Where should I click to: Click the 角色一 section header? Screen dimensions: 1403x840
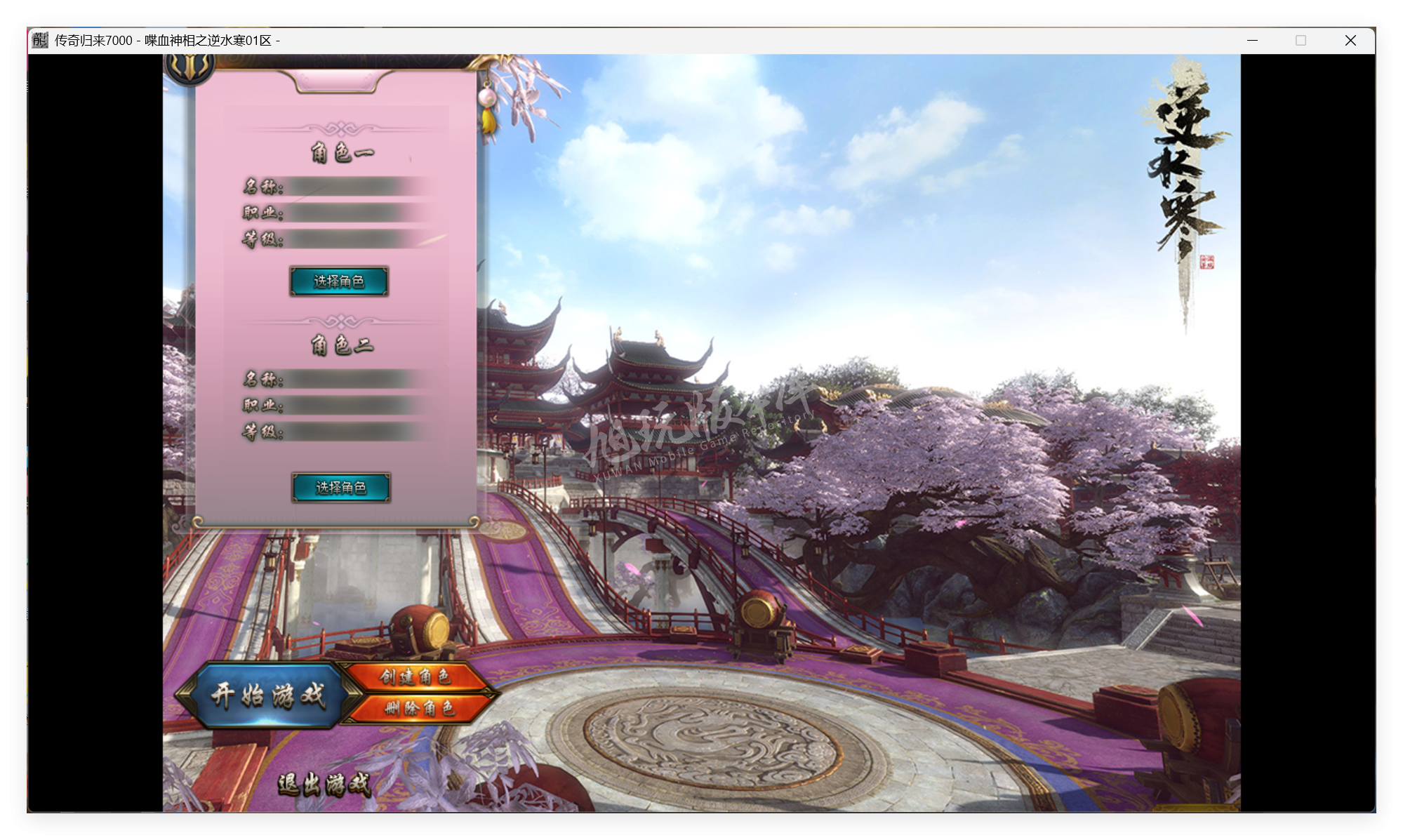pyautogui.click(x=343, y=152)
